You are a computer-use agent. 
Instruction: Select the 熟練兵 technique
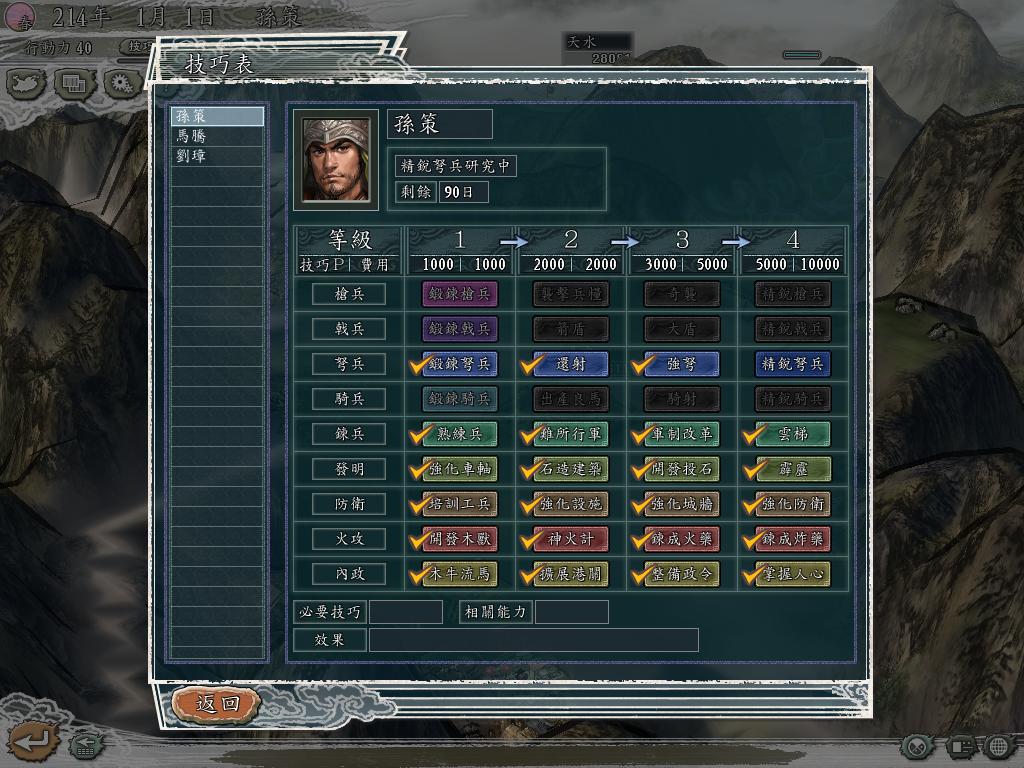460,434
